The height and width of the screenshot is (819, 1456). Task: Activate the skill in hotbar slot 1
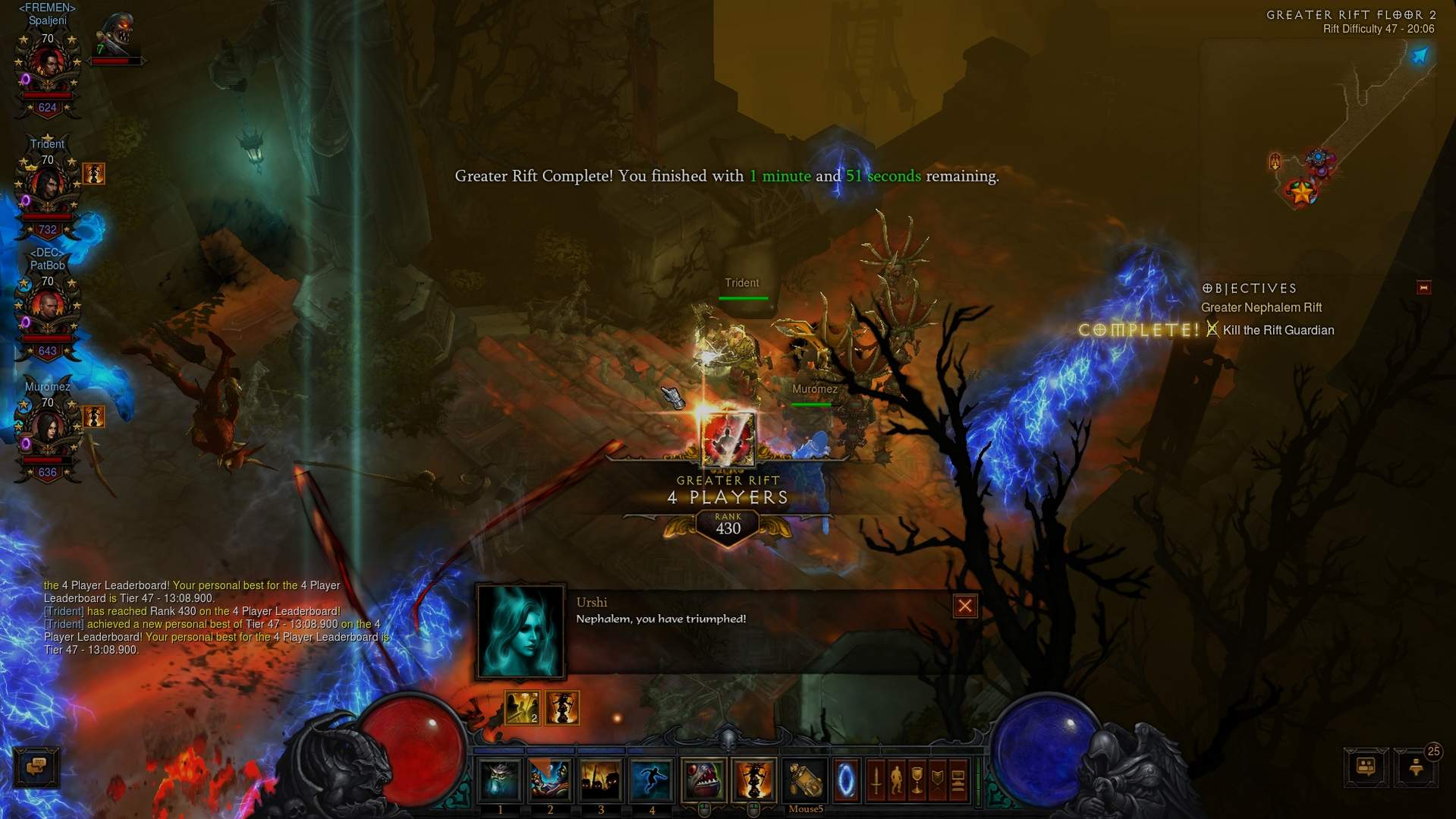point(499,780)
